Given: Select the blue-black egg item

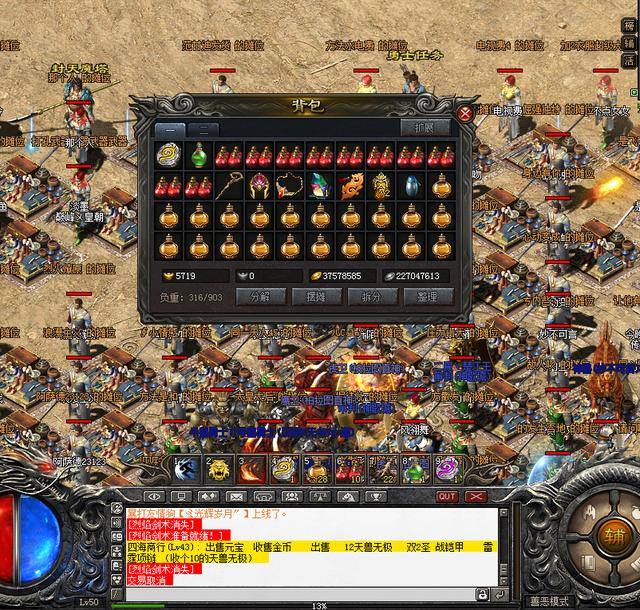Looking at the screenshot, I should 412,186.
